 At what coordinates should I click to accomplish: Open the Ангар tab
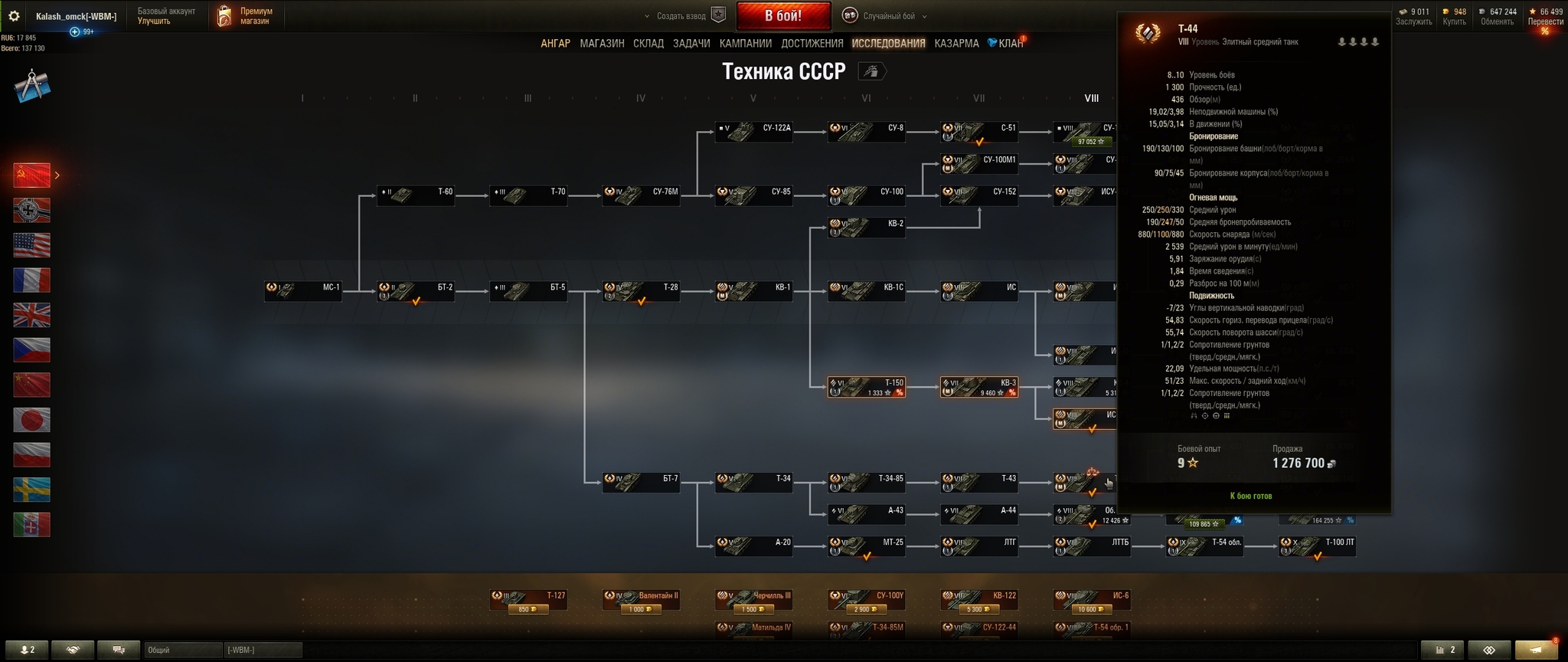pyautogui.click(x=555, y=44)
